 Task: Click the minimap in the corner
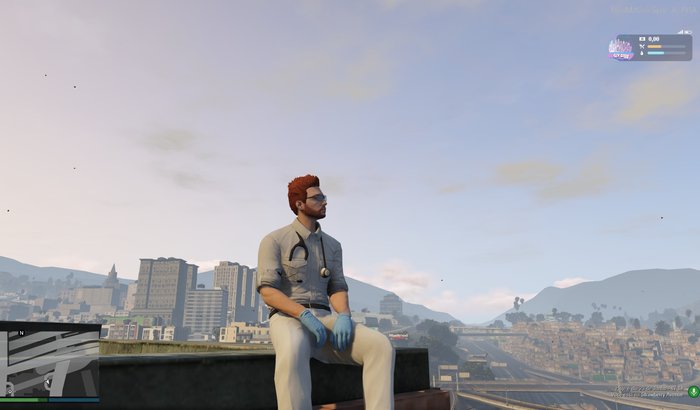(x=49, y=362)
